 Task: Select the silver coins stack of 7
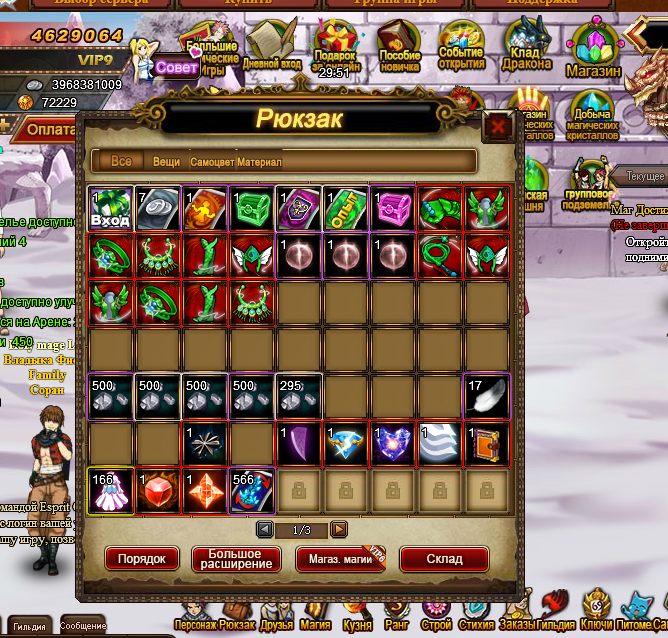[x=157, y=209]
